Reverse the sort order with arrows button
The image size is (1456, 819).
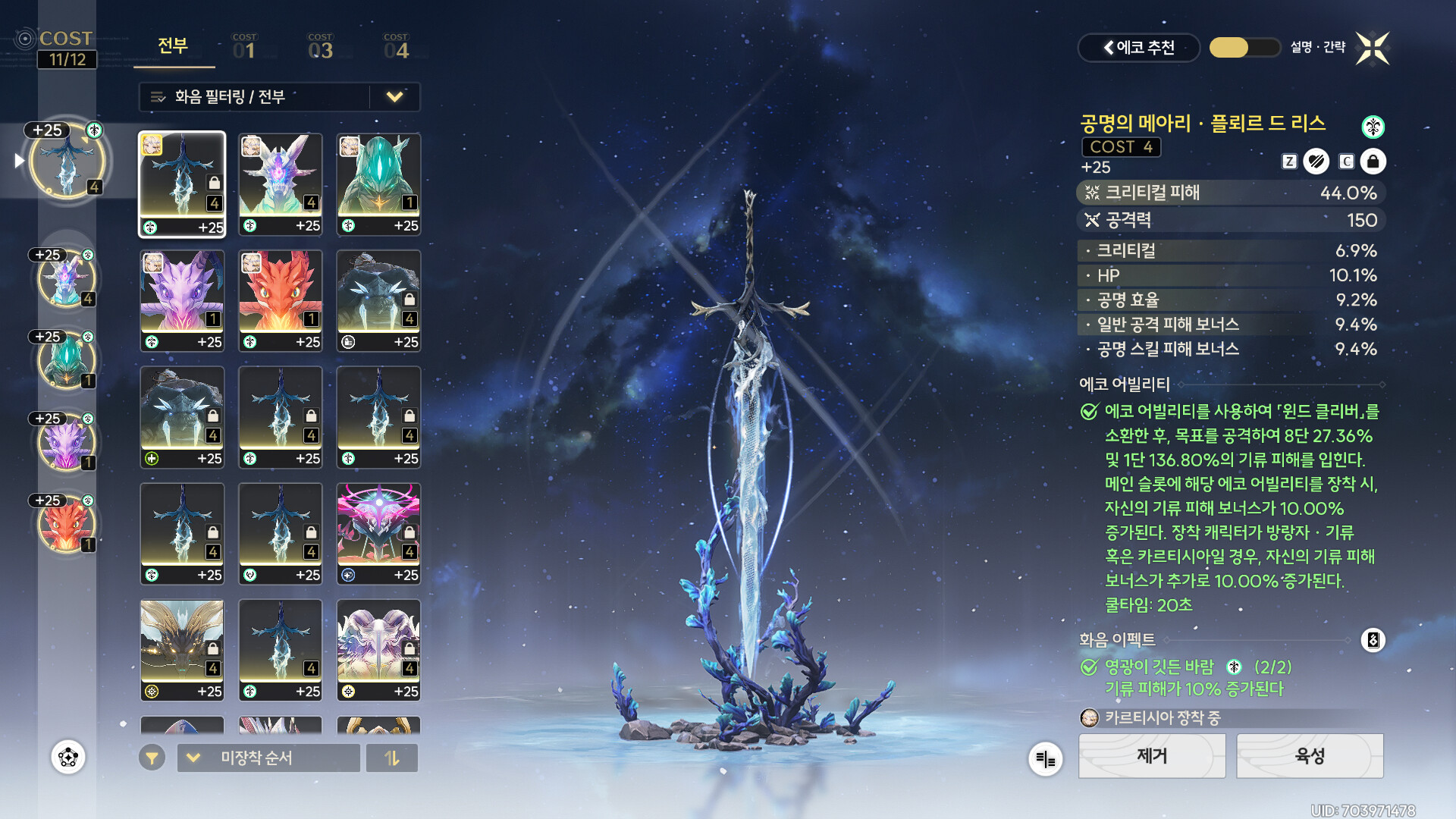coord(392,758)
